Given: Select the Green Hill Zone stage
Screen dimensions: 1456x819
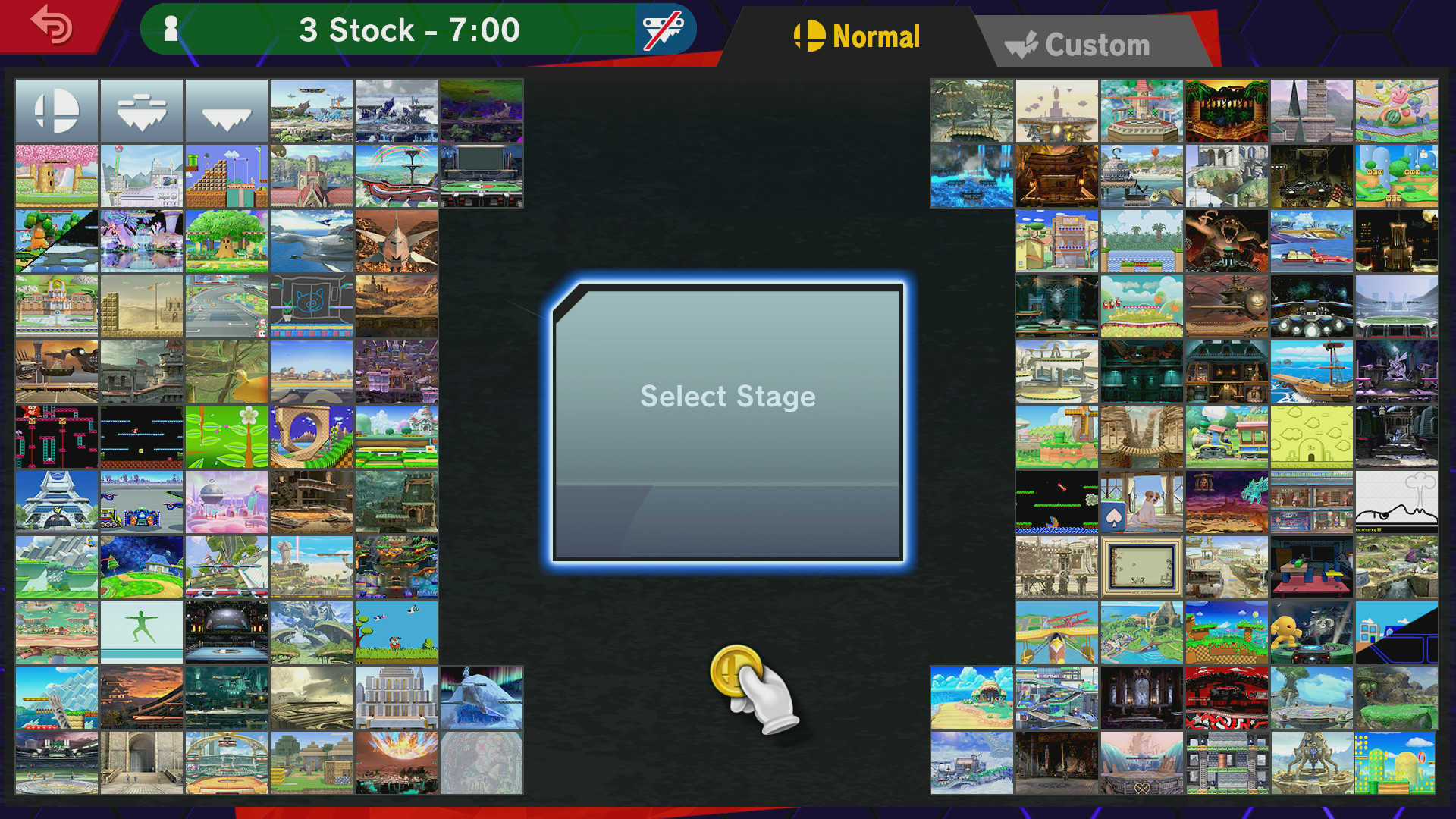Looking at the screenshot, I should pyautogui.click(x=312, y=435).
